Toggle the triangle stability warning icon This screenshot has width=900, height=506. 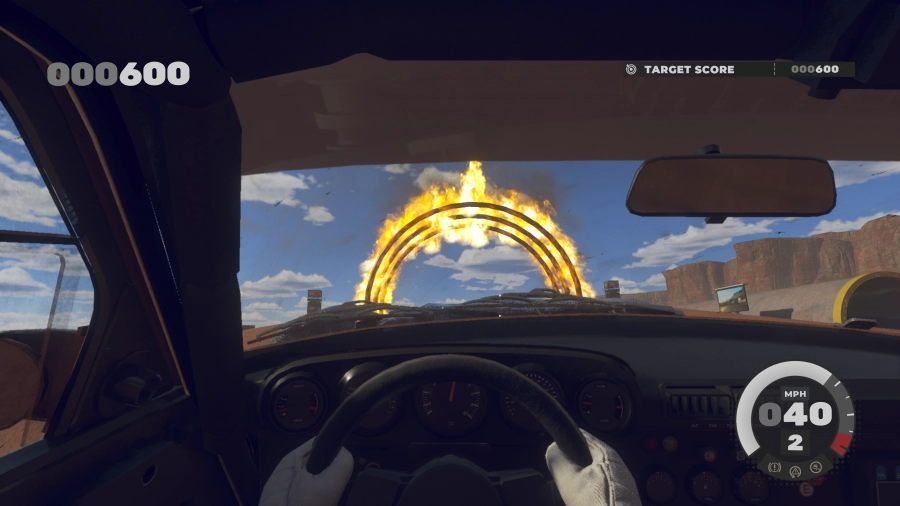795,470
